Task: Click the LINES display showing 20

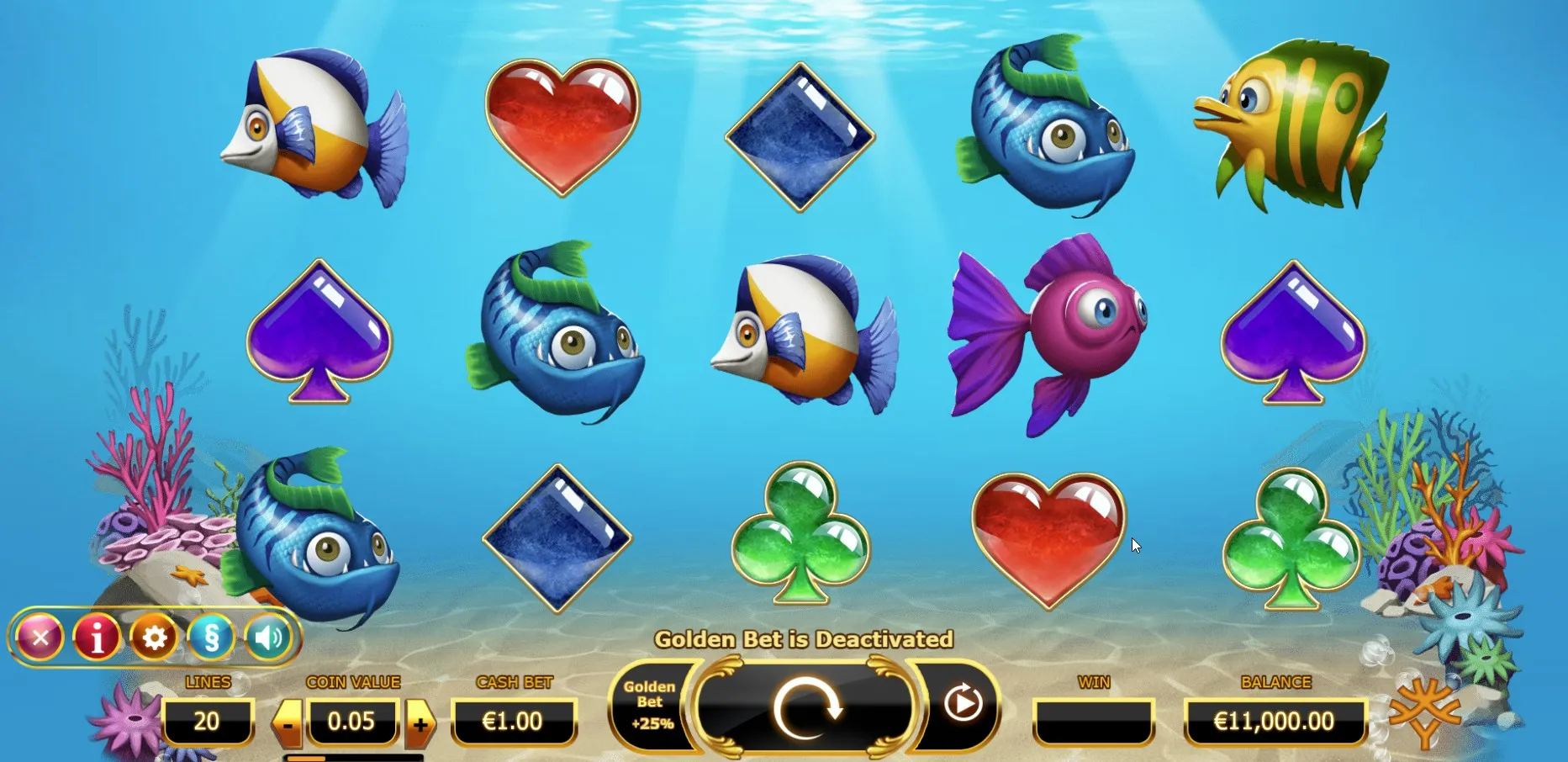Action: pos(209,722)
